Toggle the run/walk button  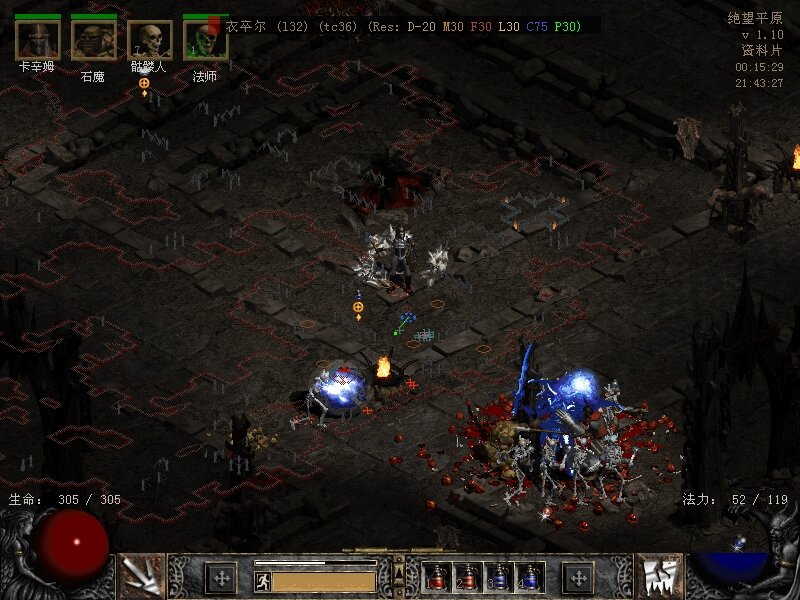click(262, 580)
